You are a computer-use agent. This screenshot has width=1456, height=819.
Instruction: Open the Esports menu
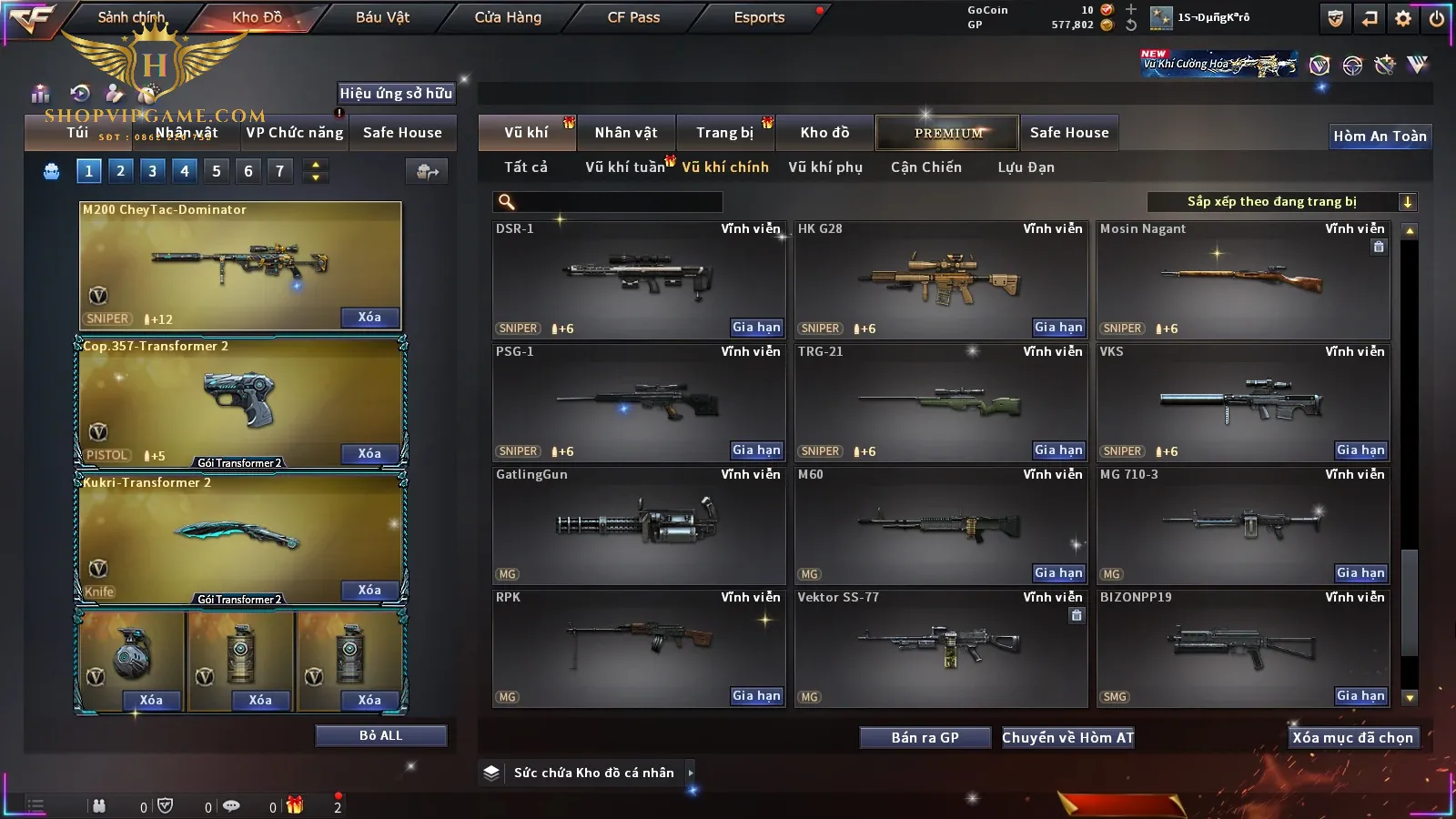coord(759,17)
